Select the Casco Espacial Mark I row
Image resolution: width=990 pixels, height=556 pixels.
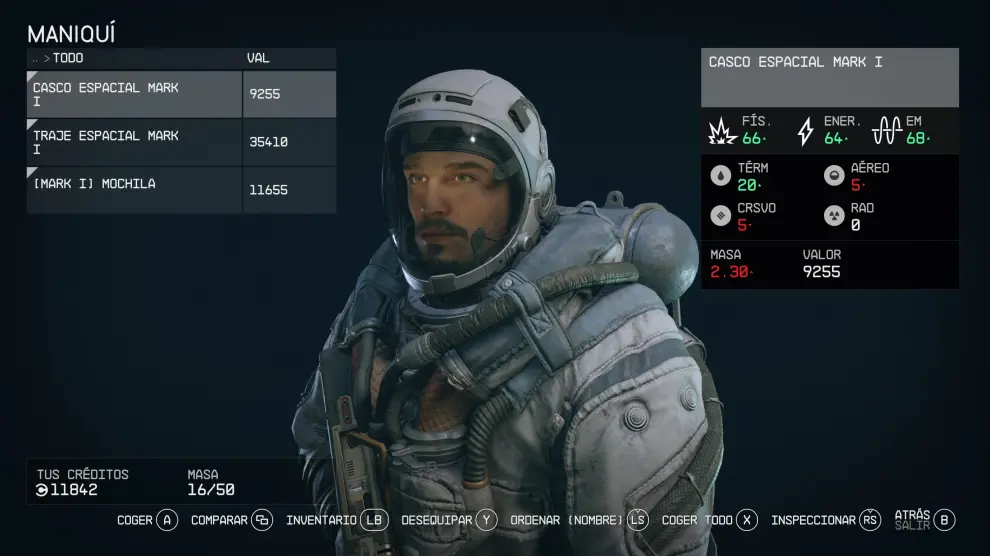(135, 95)
